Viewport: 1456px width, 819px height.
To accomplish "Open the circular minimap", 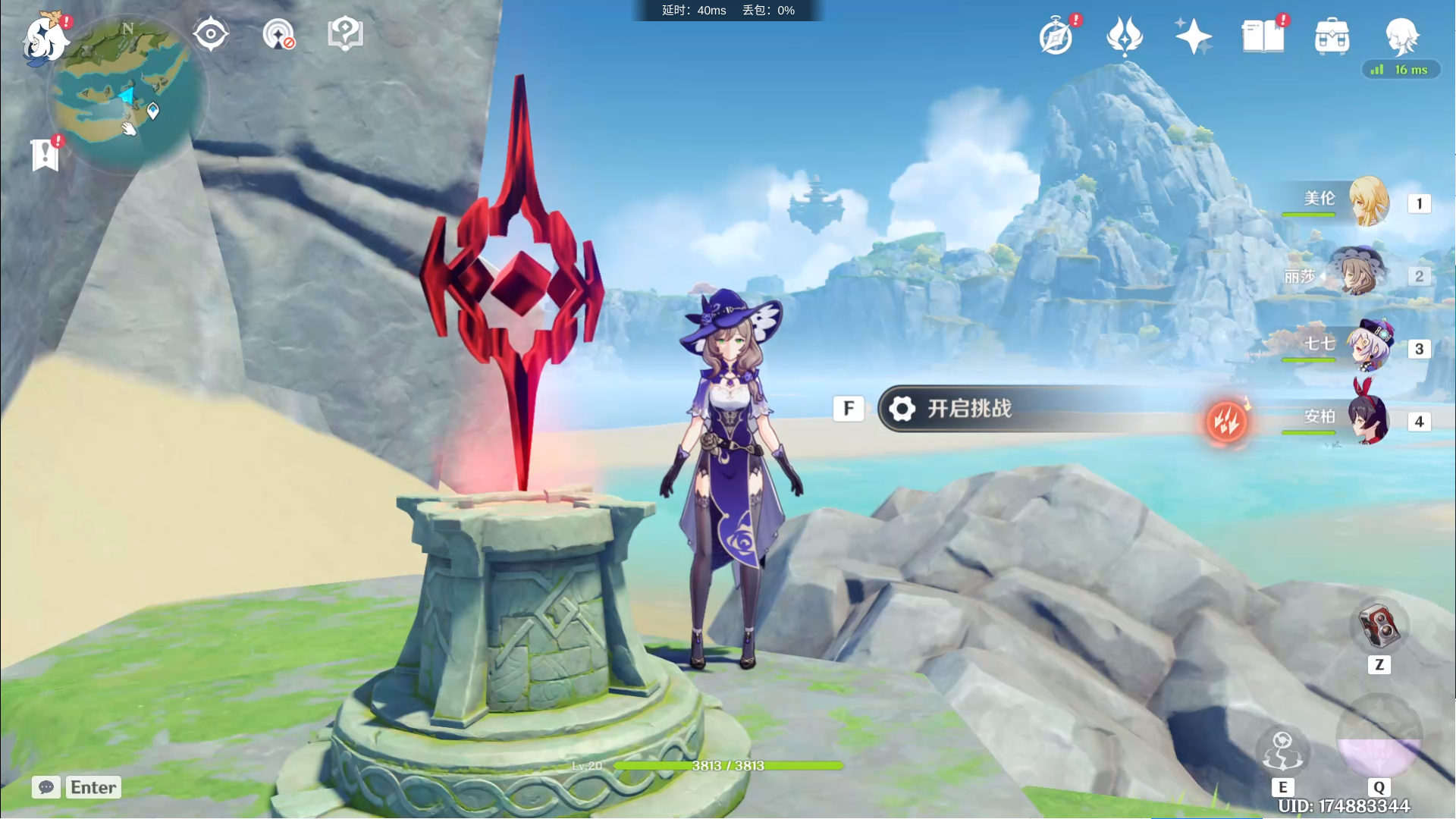I will [x=126, y=95].
